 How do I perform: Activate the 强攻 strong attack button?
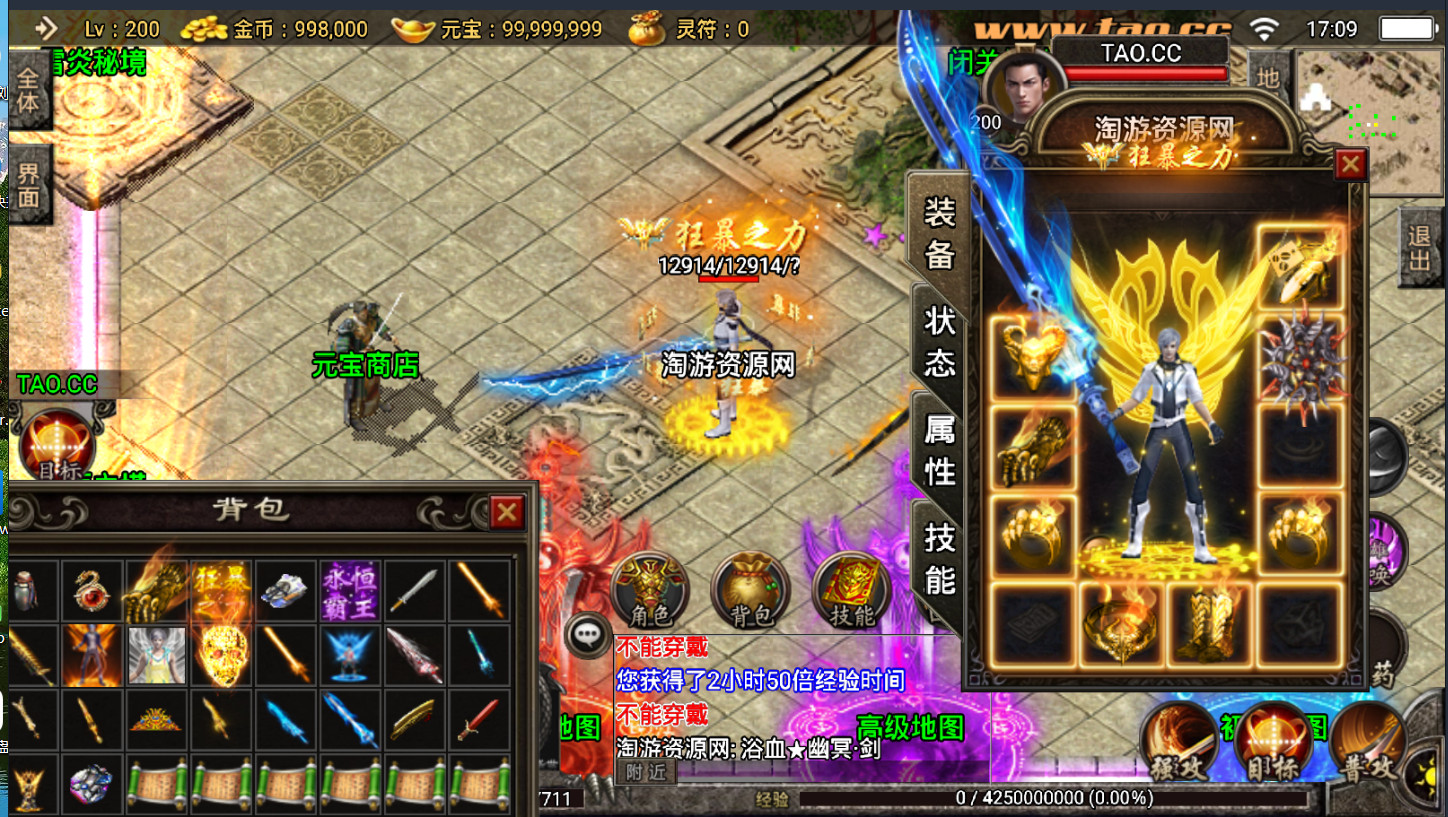click(1180, 743)
